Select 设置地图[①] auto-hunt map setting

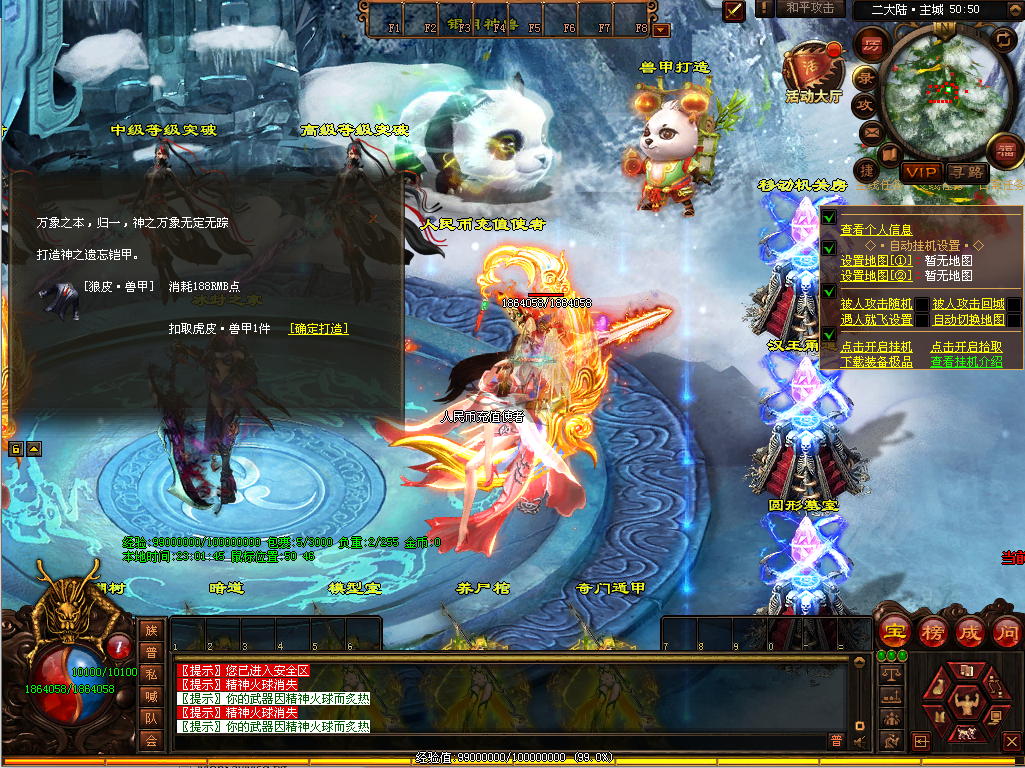coord(875,261)
